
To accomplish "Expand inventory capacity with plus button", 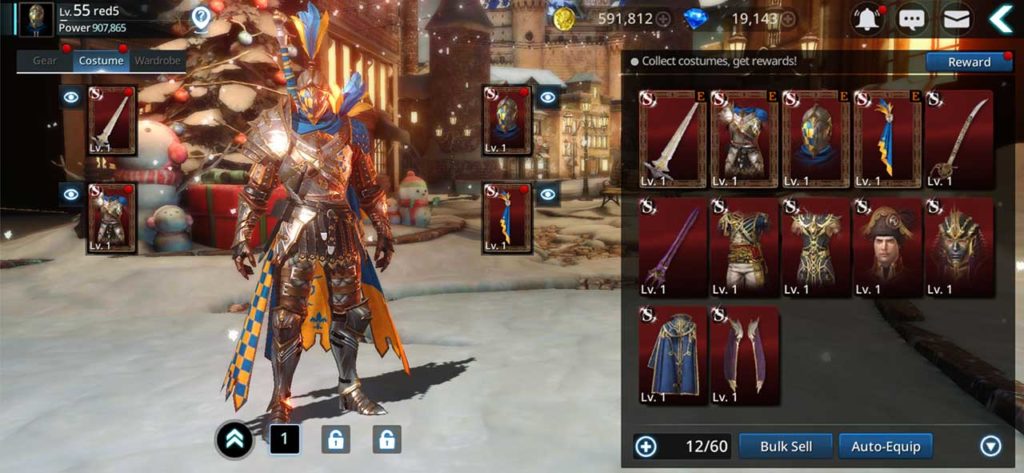I will coord(645,446).
